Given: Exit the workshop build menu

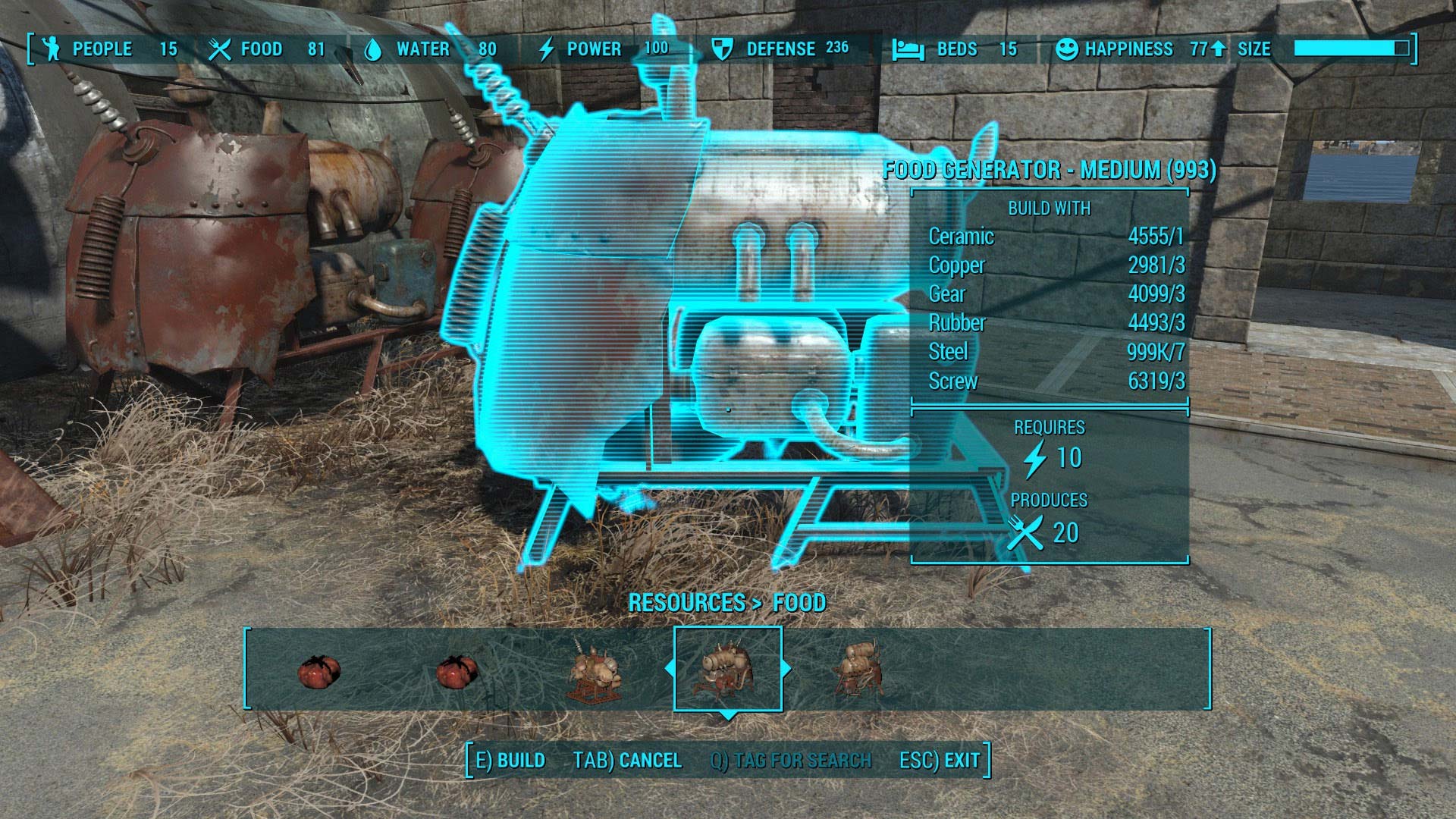Looking at the screenshot, I should (x=940, y=761).
